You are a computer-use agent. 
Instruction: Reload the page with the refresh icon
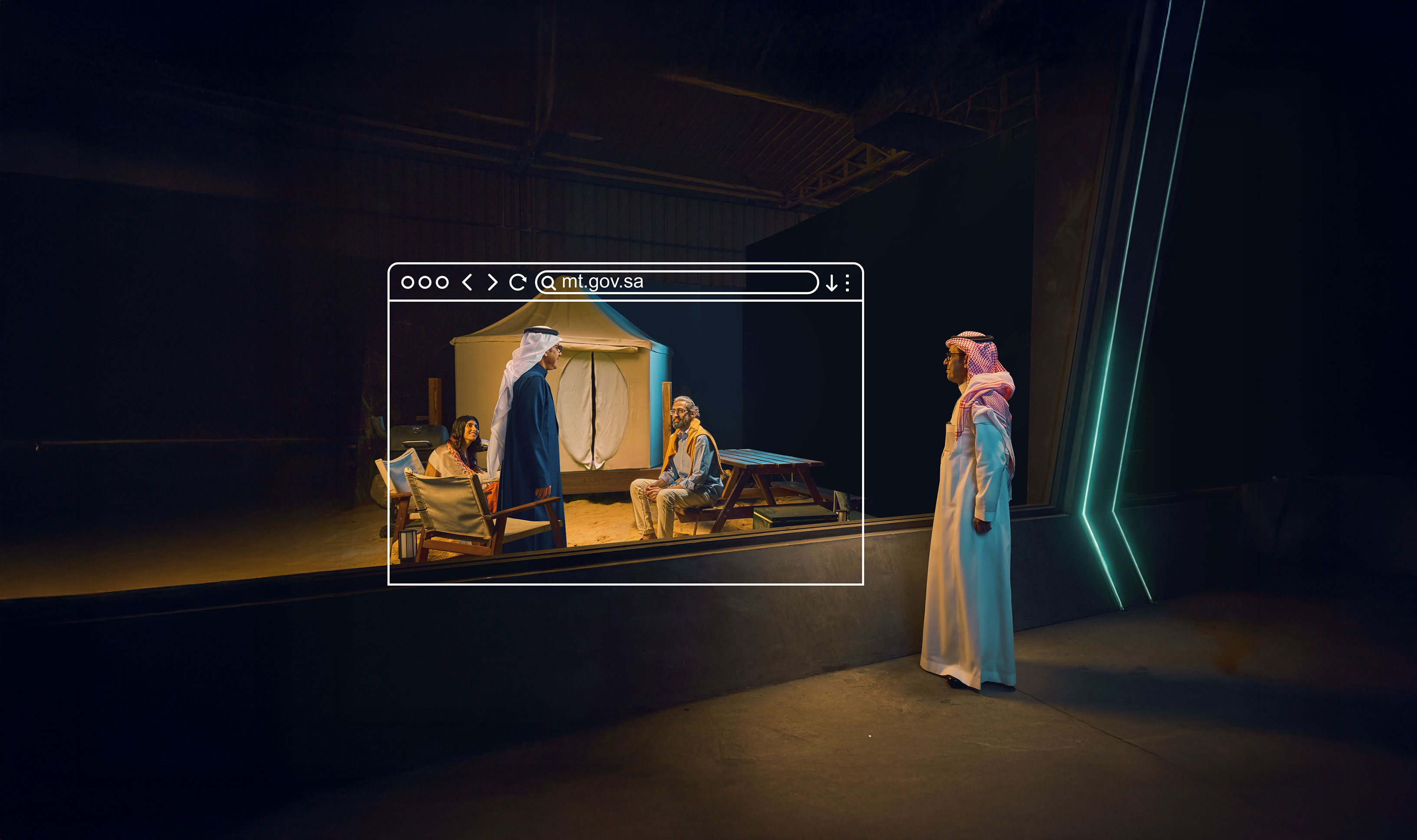point(517,282)
